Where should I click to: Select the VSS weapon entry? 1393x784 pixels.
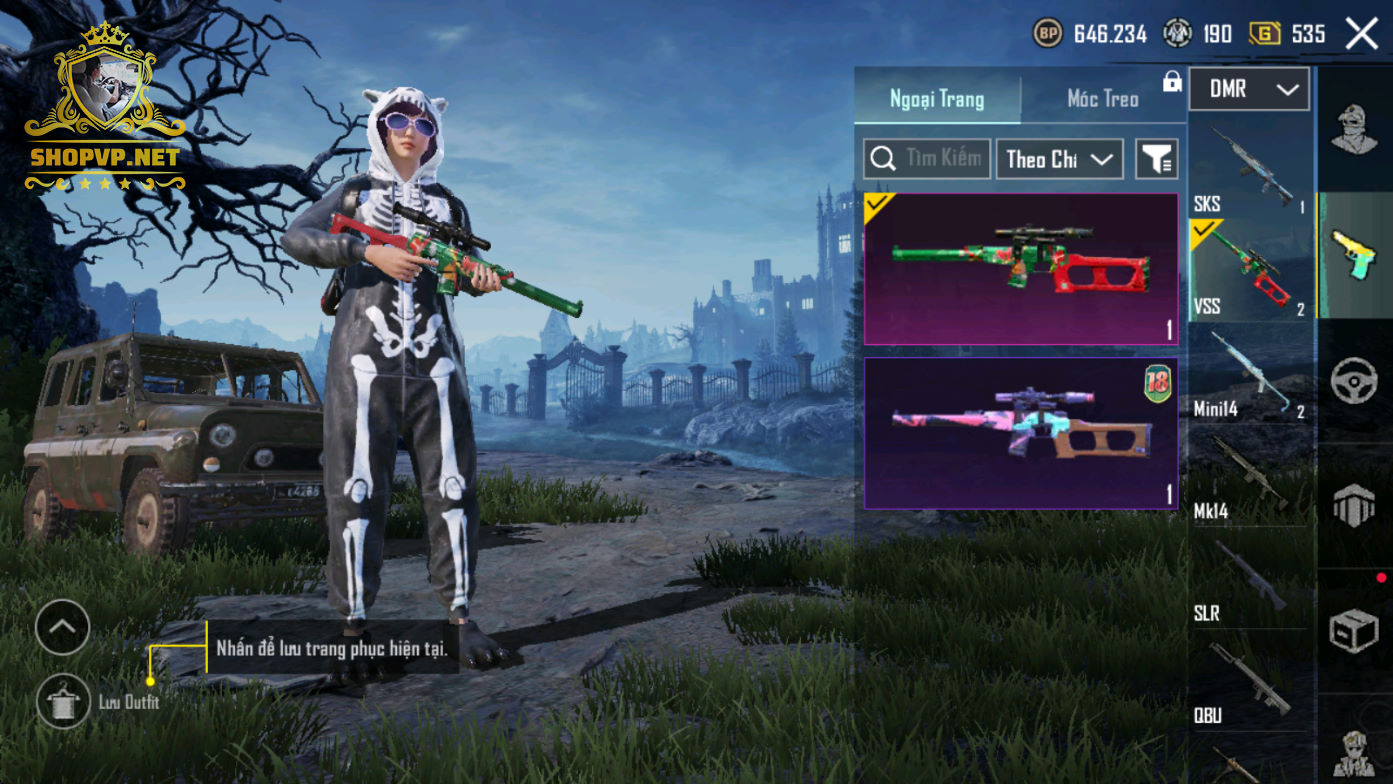click(x=1250, y=272)
